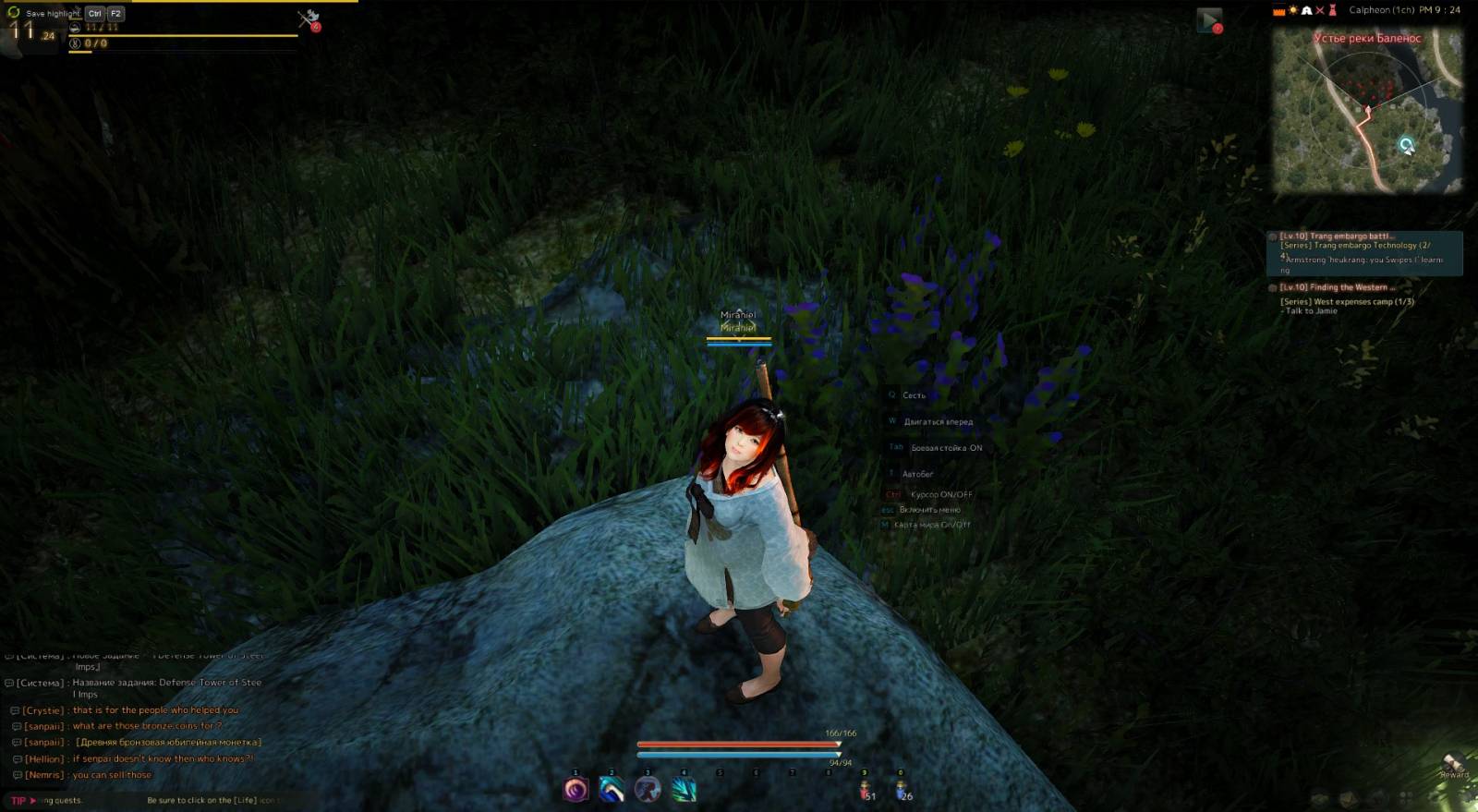Open the crossed axes icon with red badge
This screenshot has width=1478, height=812.
309,18
